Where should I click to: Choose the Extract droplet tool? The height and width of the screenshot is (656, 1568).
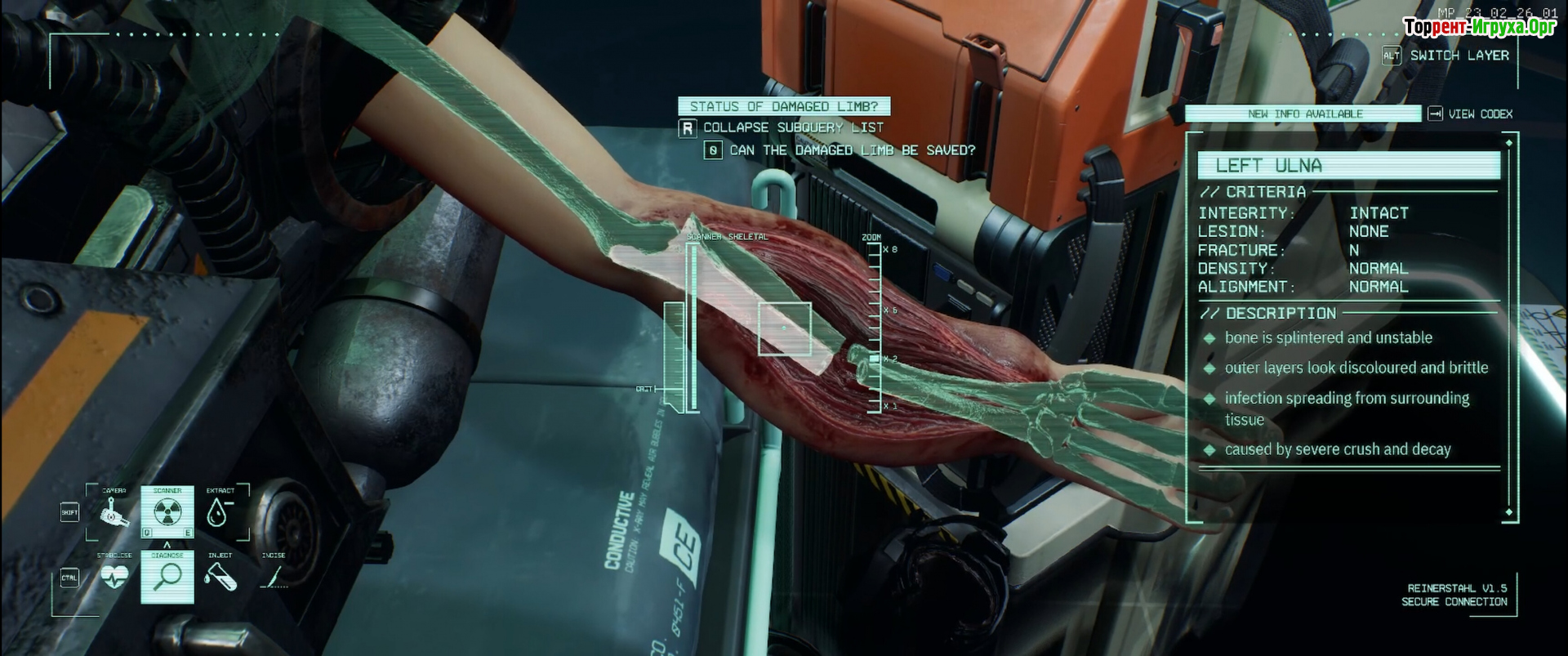point(217,512)
